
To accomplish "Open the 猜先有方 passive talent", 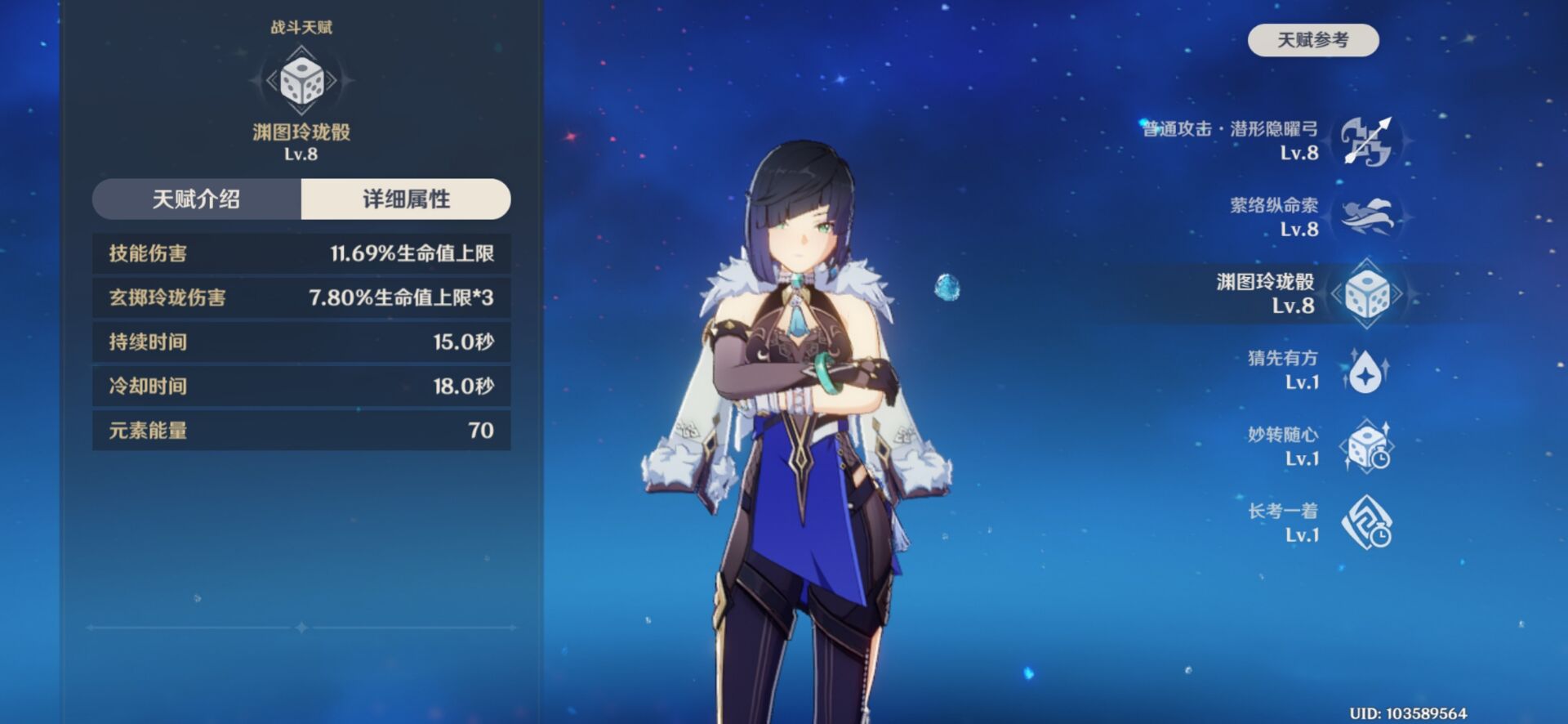I will point(1366,371).
